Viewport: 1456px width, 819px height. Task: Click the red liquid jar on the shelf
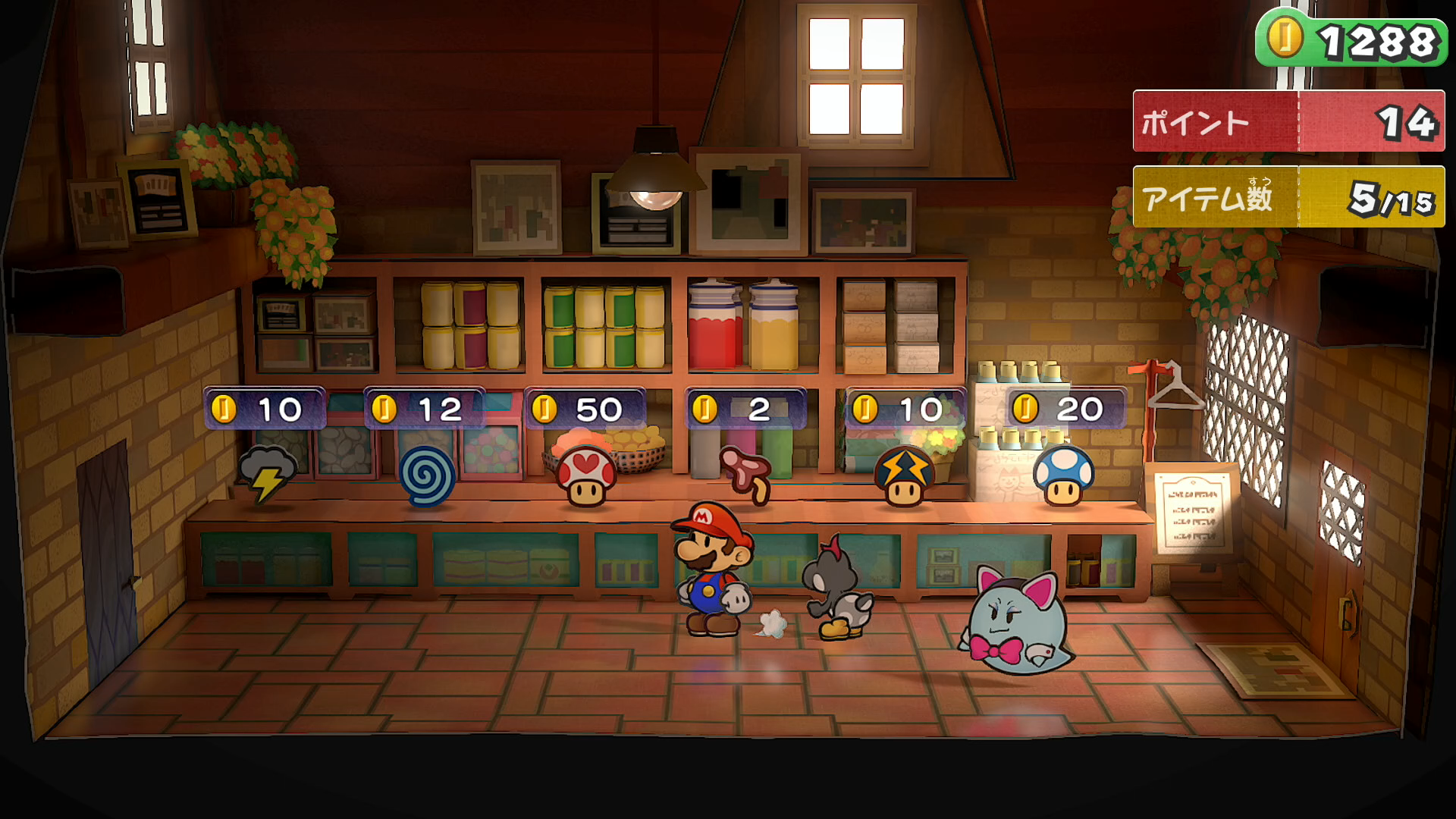[713, 326]
